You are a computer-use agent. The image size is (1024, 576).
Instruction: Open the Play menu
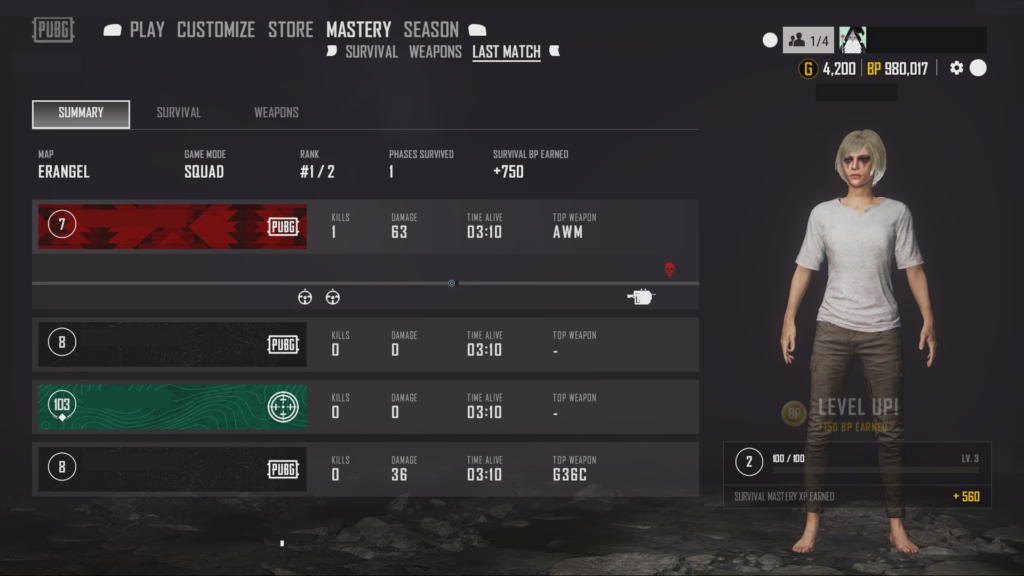(x=146, y=30)
